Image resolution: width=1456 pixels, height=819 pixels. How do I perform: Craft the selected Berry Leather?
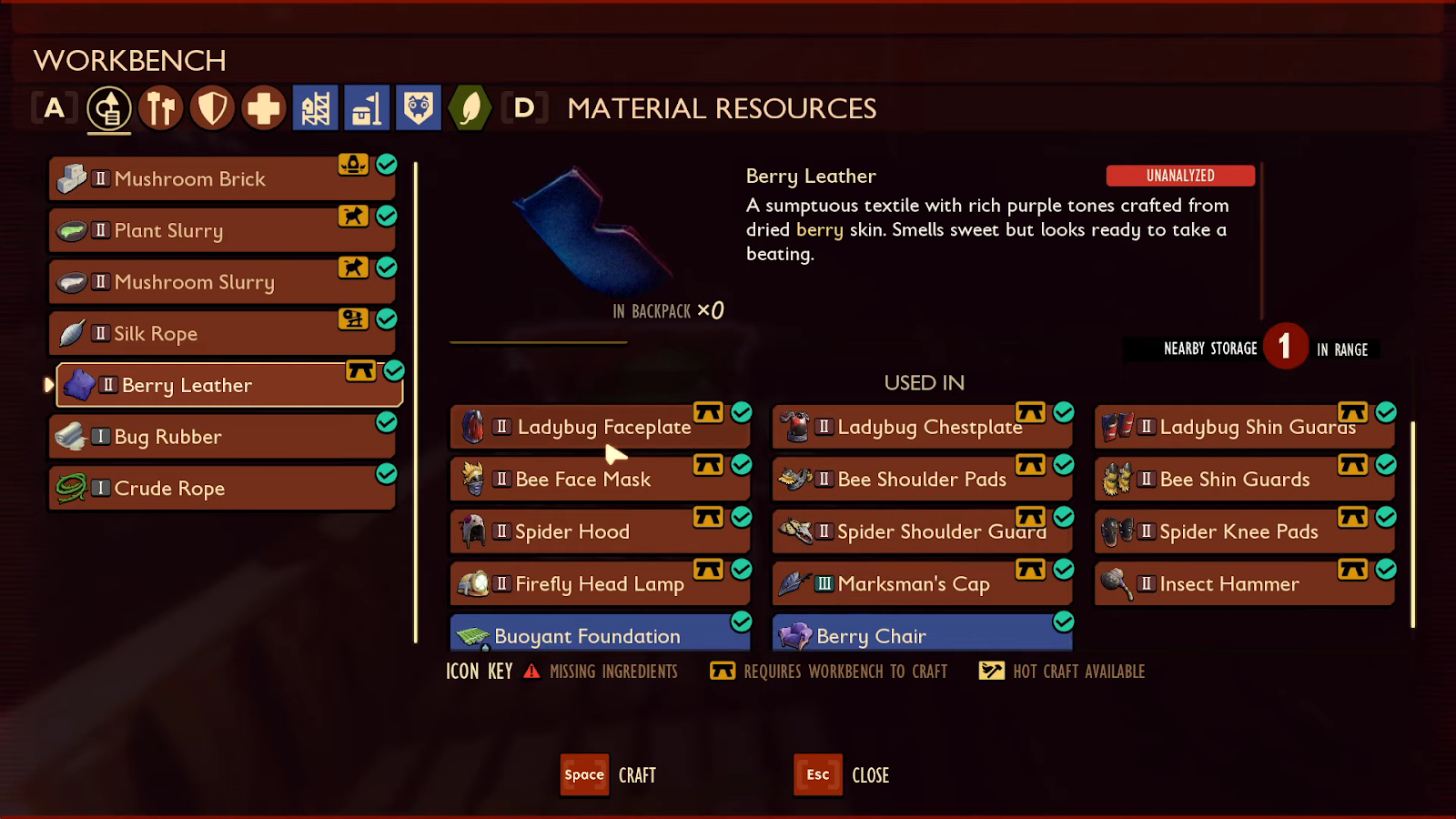[585, 775]
